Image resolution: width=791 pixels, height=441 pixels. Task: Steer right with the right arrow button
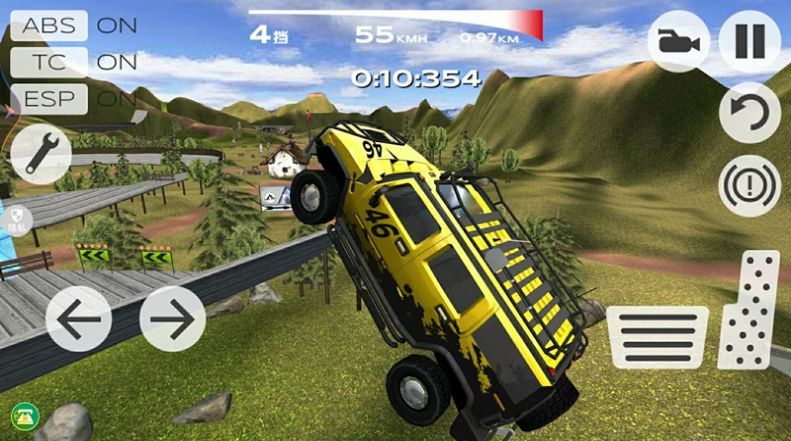click(172, 319)
